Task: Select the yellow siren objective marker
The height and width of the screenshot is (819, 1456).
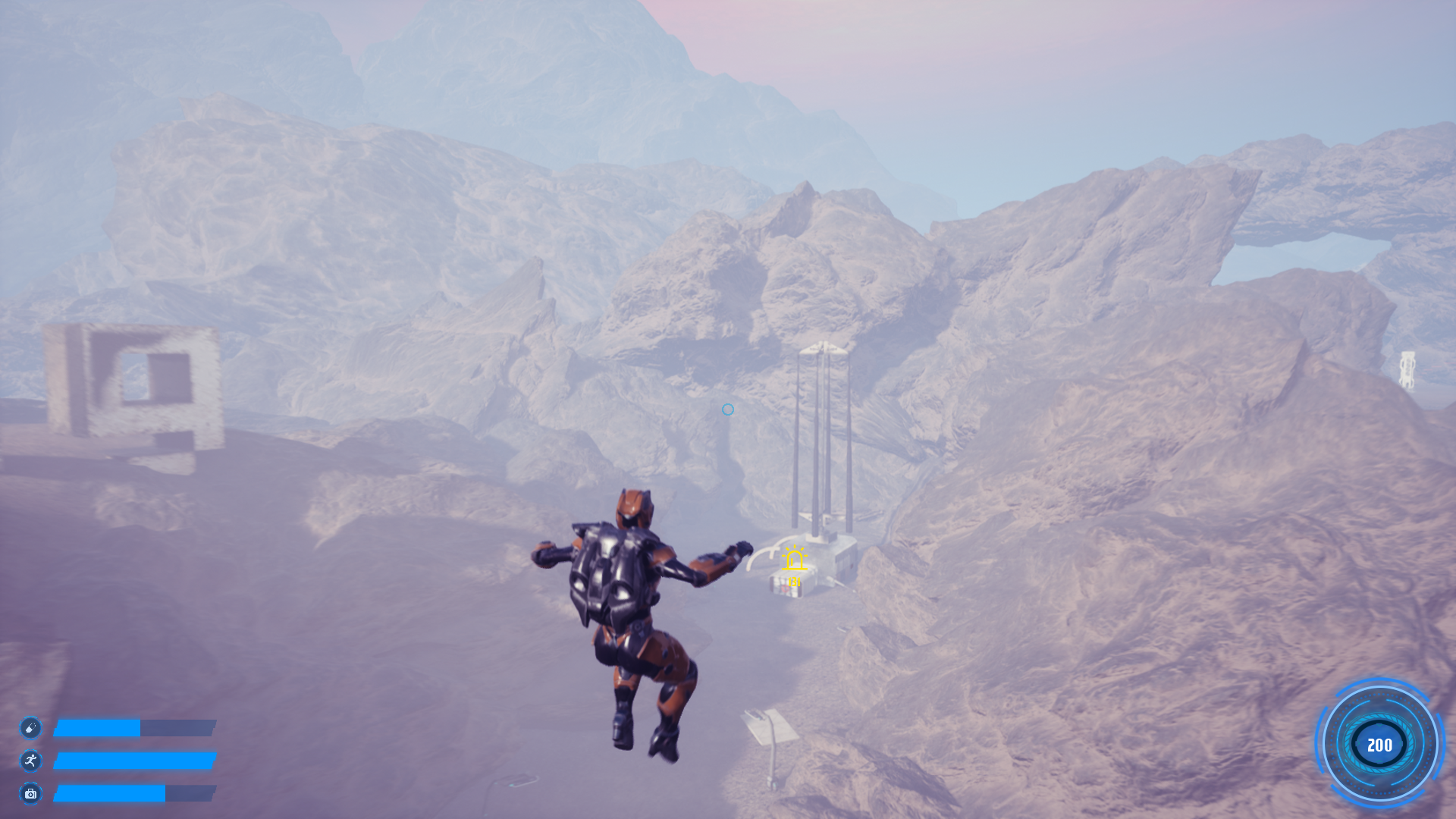Action: tap(794, 560)
